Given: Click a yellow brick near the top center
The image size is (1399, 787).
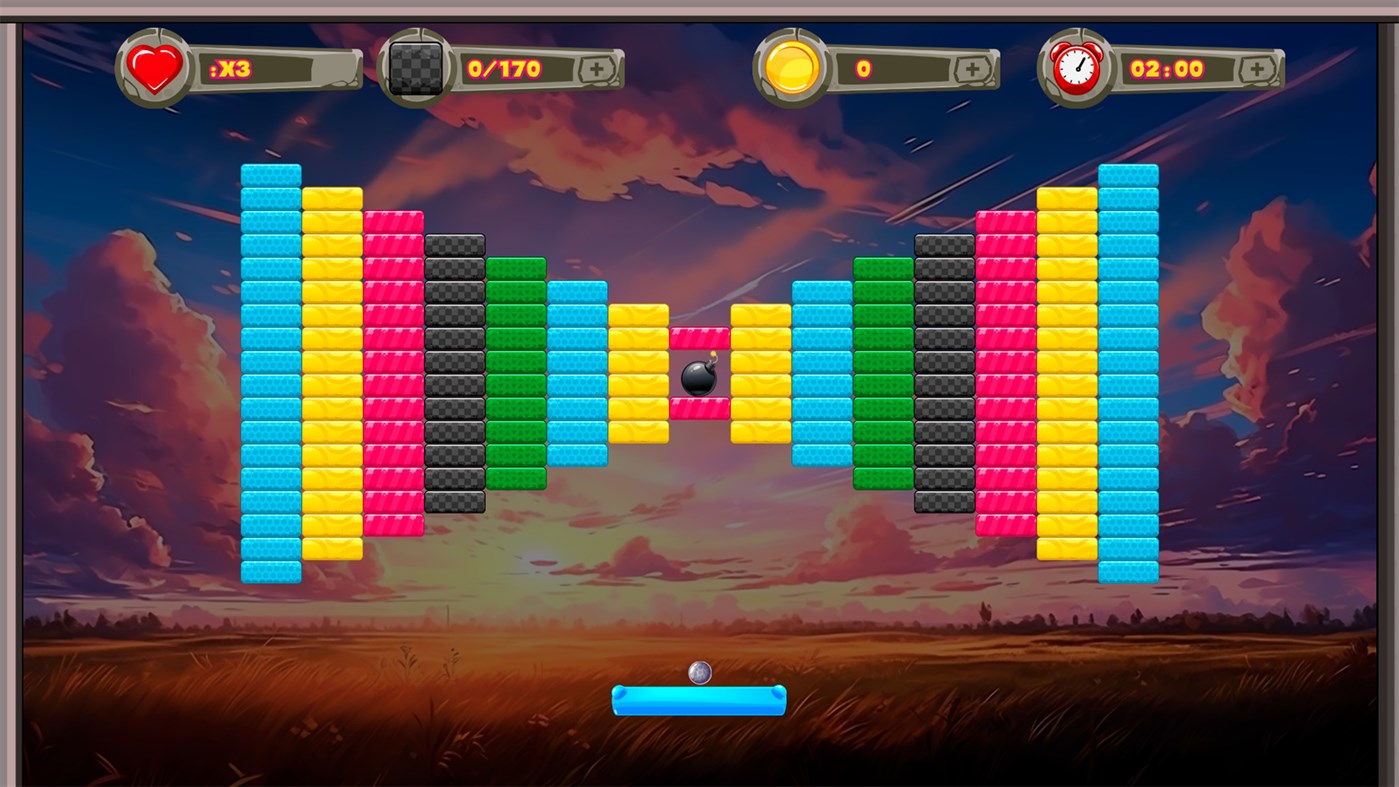Looking at the screenshot, I should click(x=640, y=315).
